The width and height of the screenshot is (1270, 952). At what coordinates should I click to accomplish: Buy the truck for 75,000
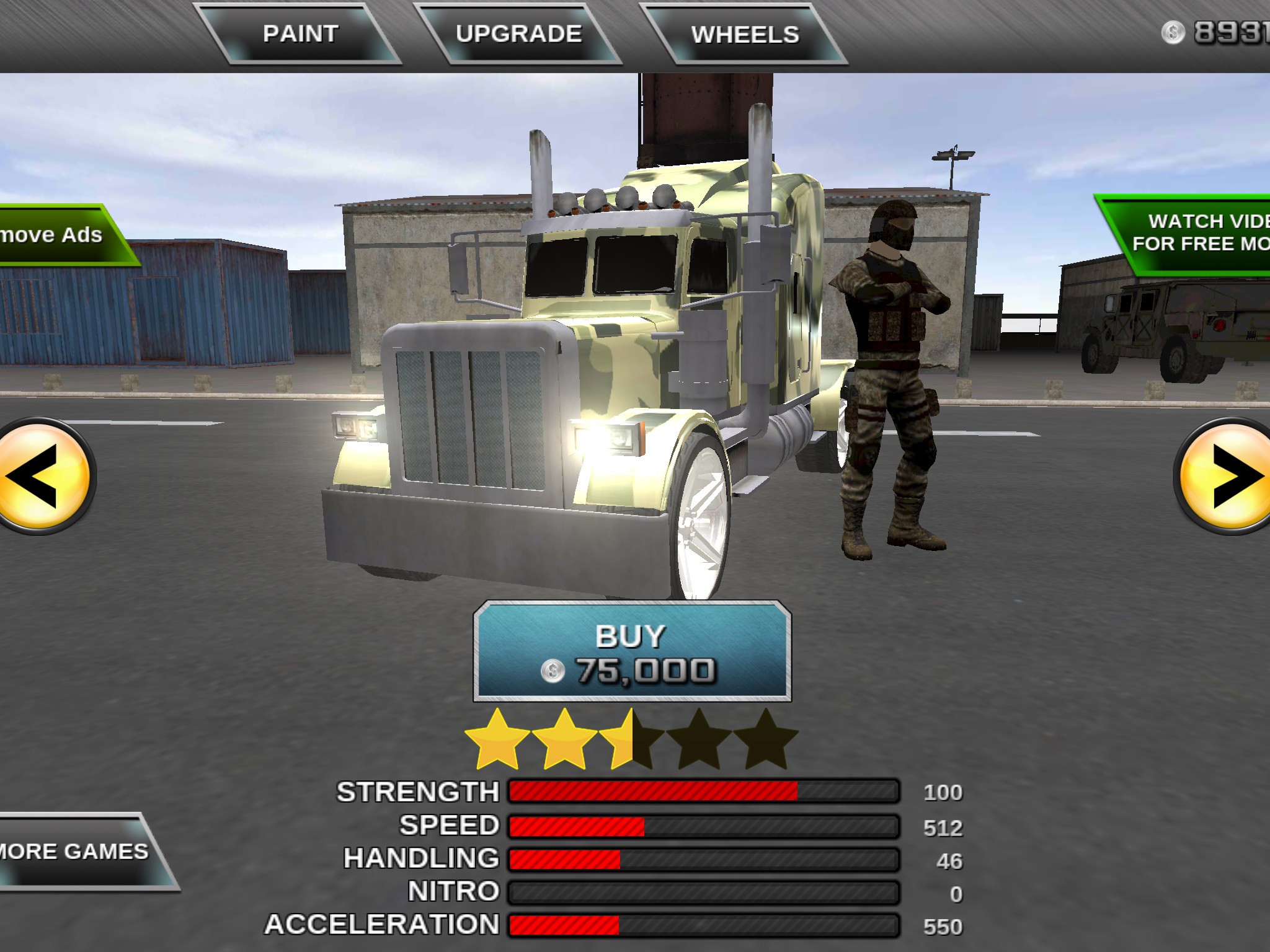tap(632, 651)
